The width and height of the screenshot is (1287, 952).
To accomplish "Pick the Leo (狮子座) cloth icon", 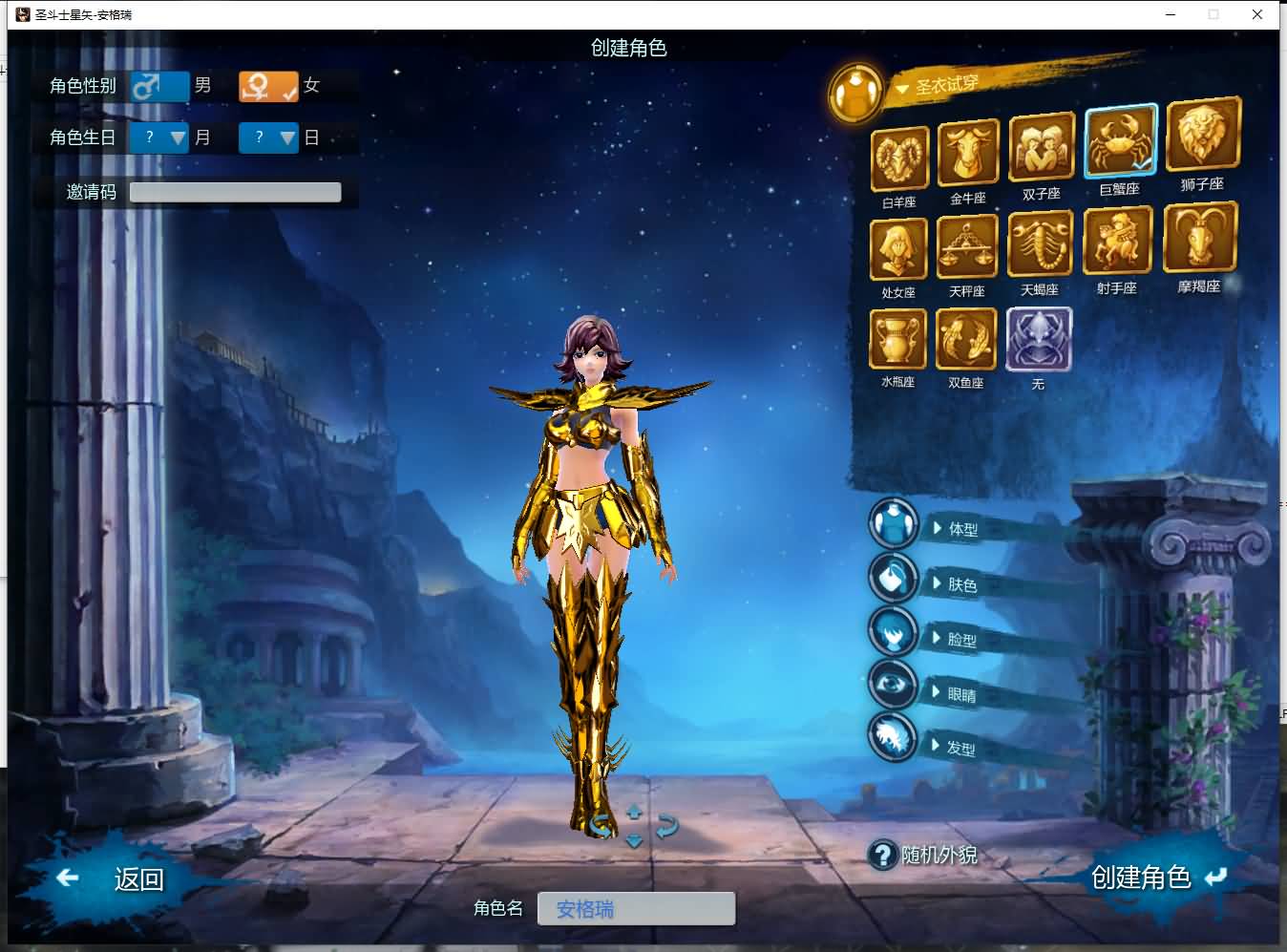I will (1203, 136).
